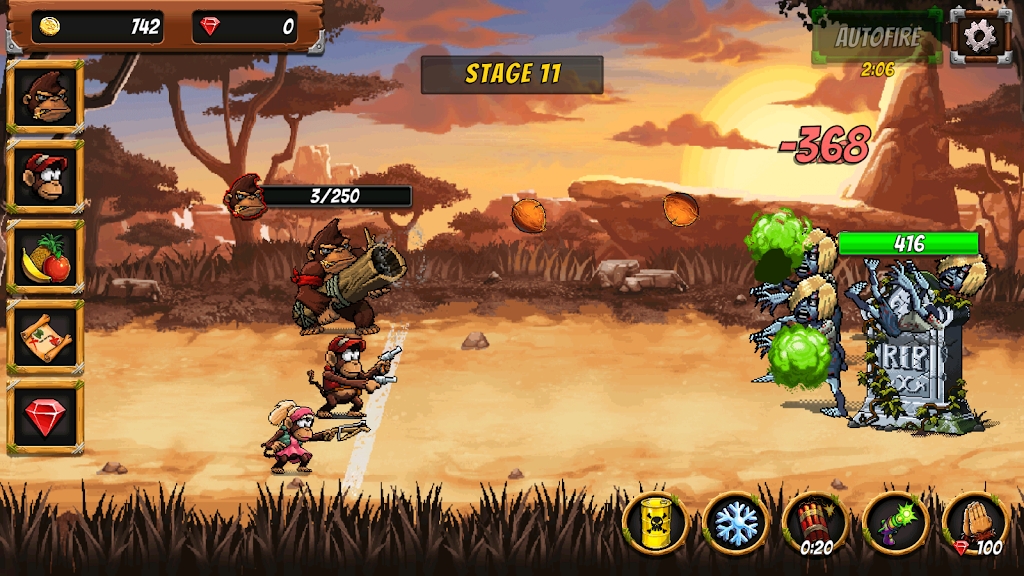Screen dimensions: 1024x576
Task: Open the red gem shop
Action: (x=45, y=416)
